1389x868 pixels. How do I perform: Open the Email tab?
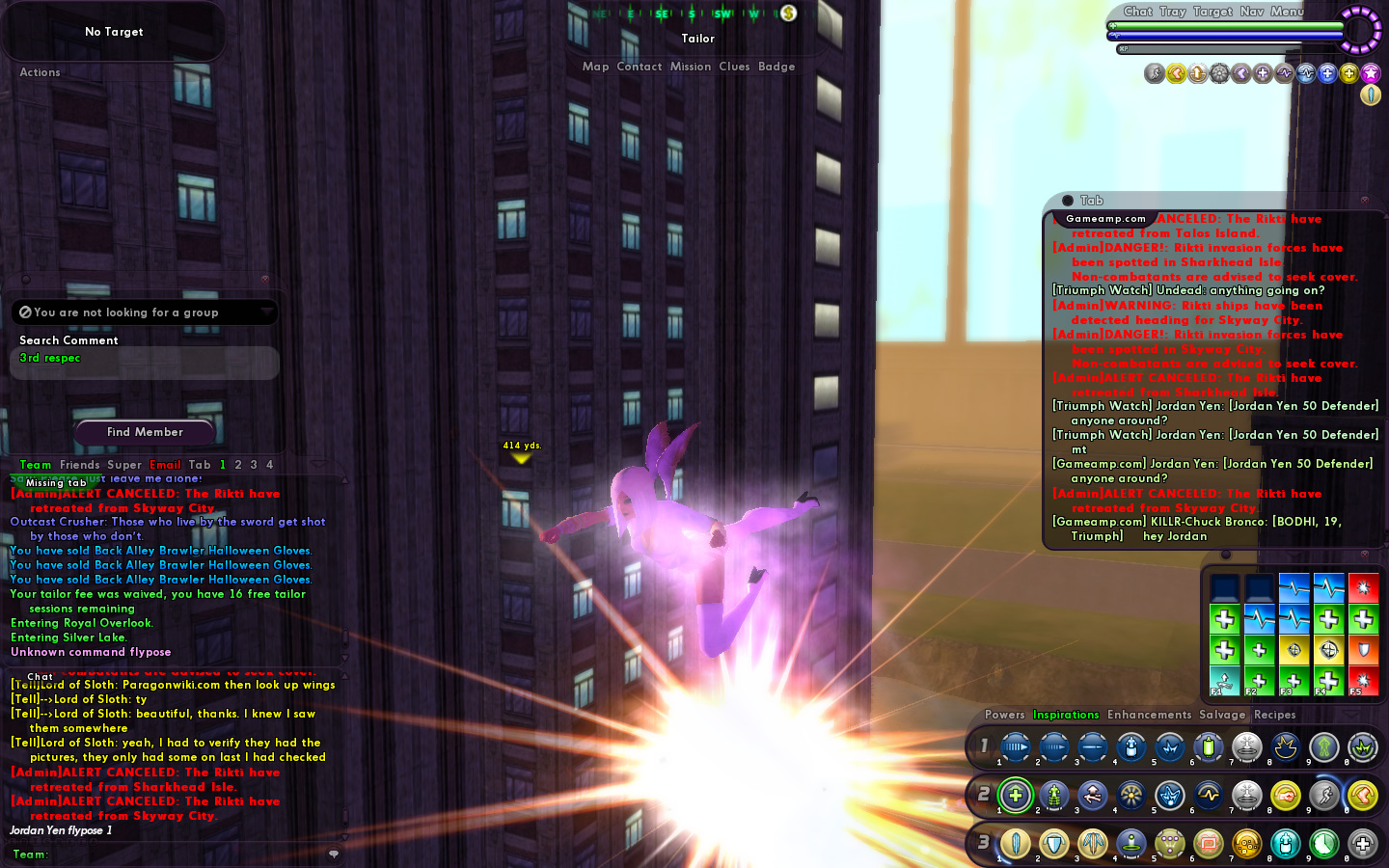click(x=165, y=465)
